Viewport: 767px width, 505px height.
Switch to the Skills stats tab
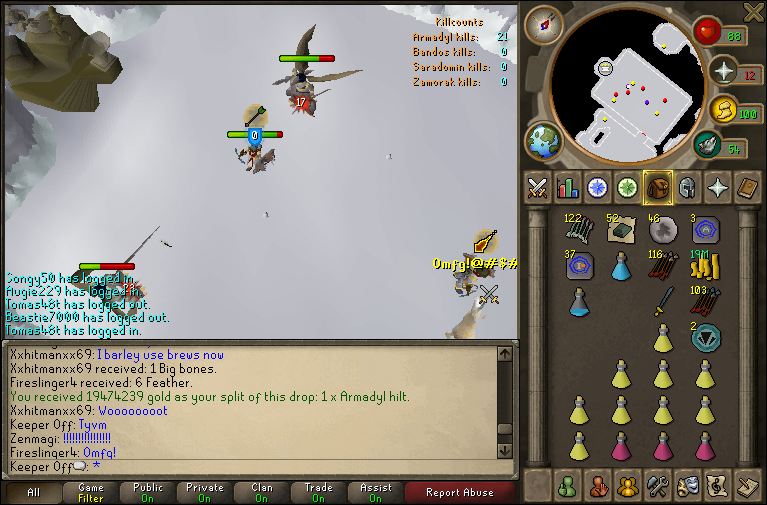pyautogui.click(x=568, y=187)
